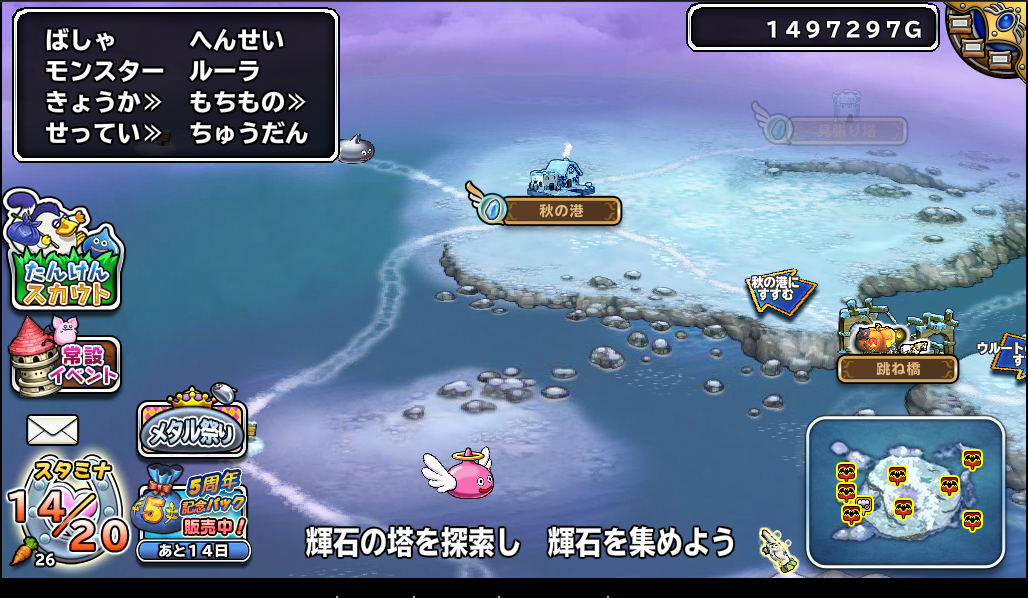
Task: Open the 常設イベント tower button
Action: click(64, 356)
